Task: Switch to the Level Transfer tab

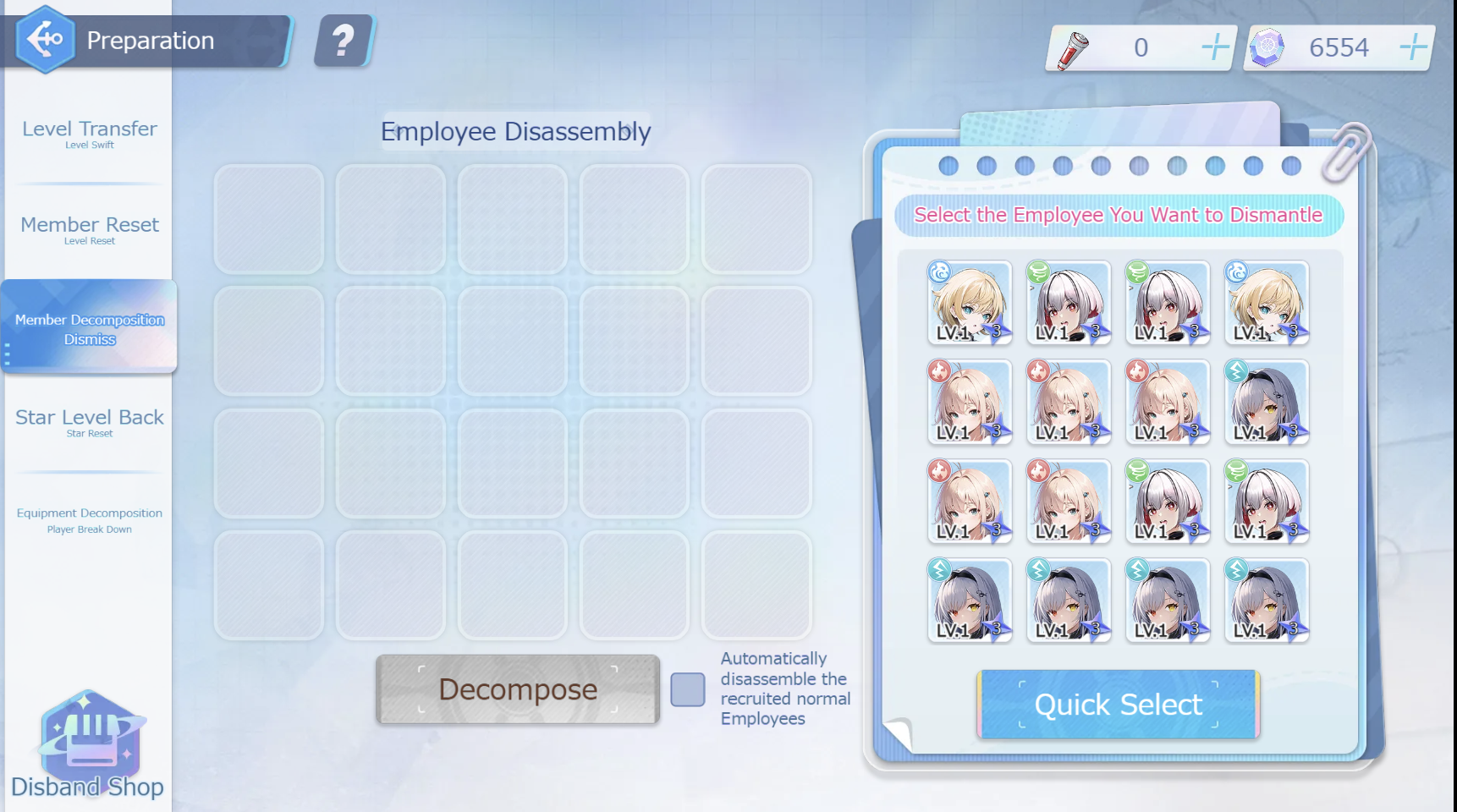Action: point(90,134)
